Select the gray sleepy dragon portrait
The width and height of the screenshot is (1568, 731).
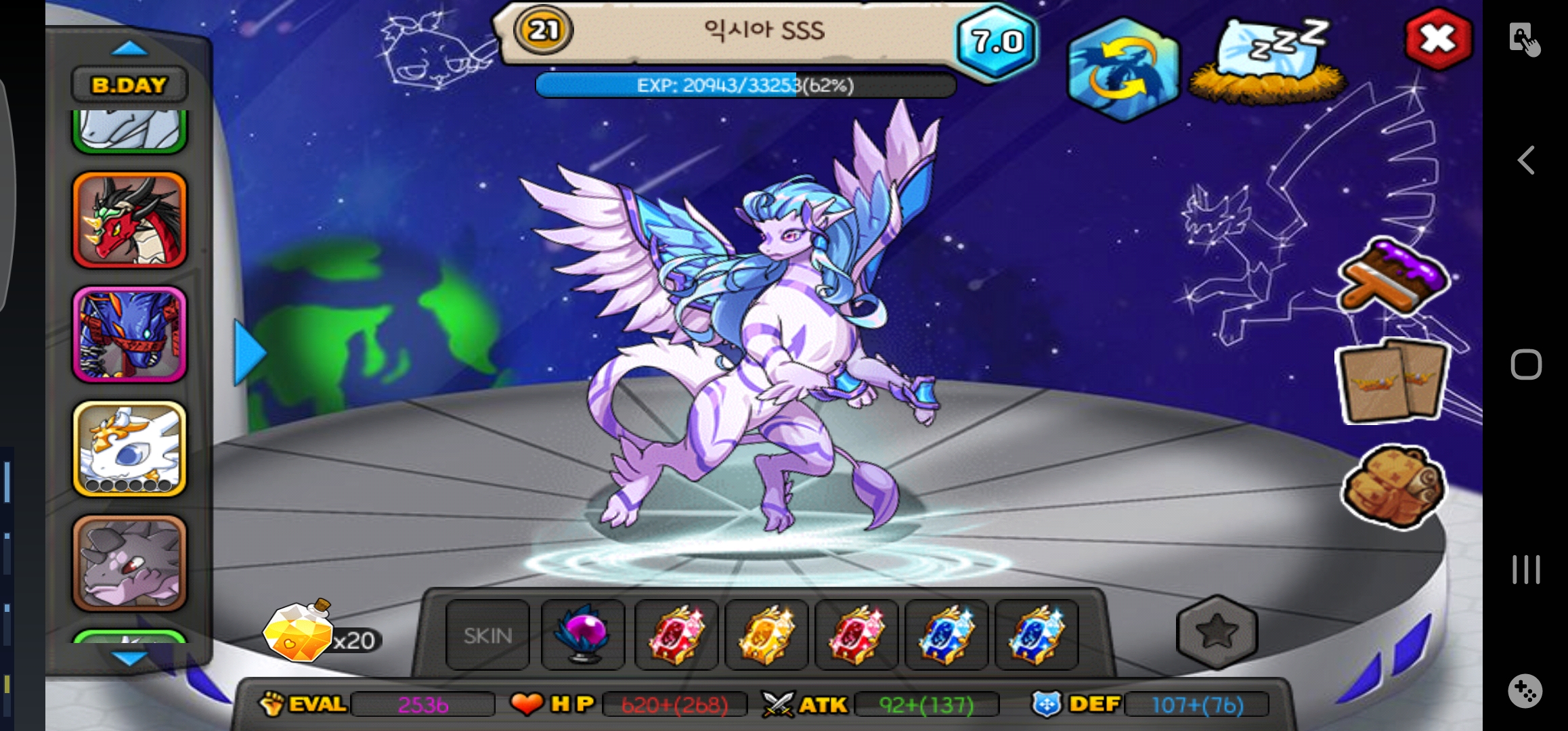(129, 563)
